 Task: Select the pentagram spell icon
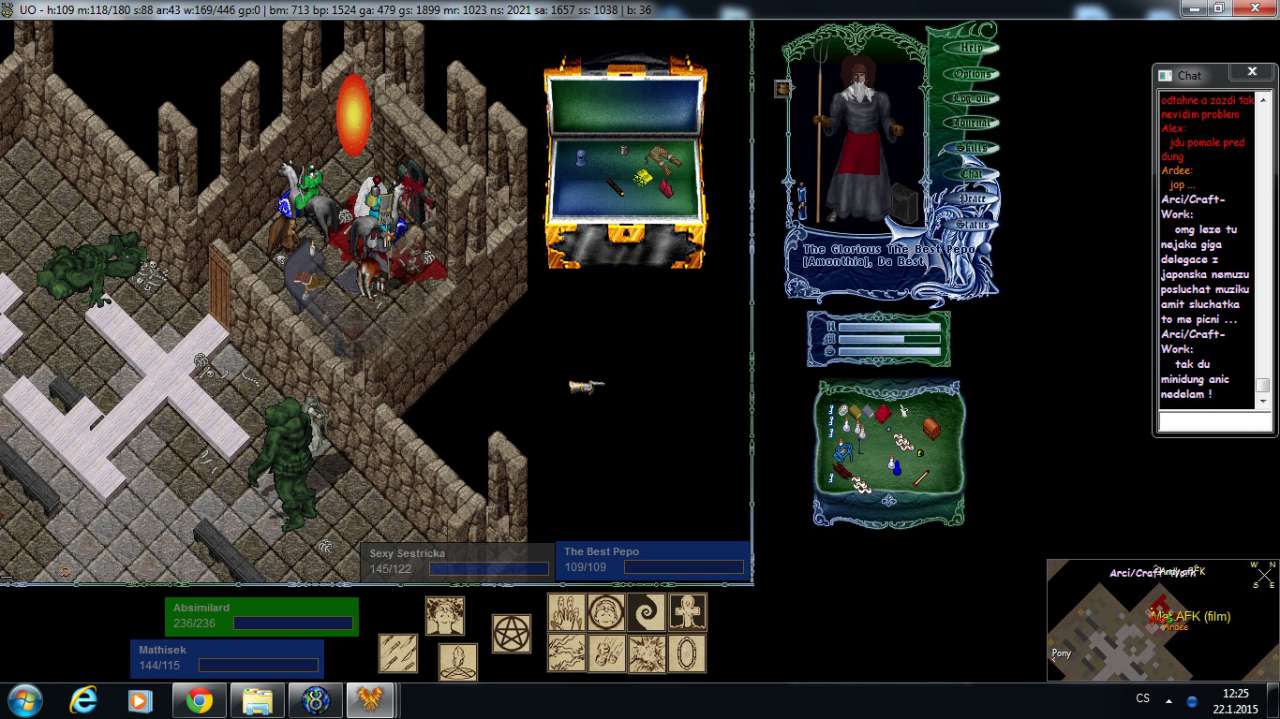click(x=511, y=634)
